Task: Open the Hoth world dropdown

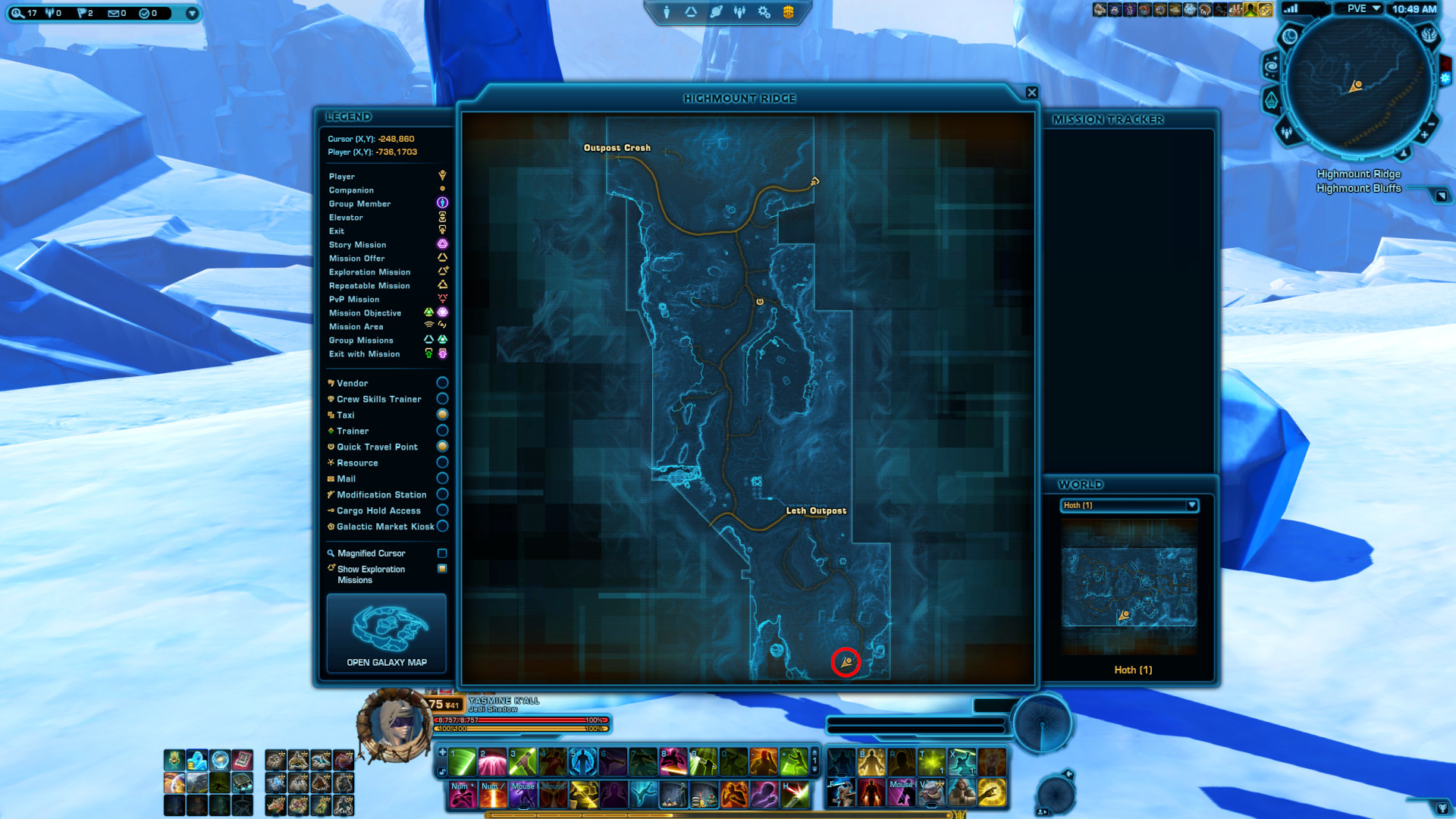Action: [x=1191, y=506]
